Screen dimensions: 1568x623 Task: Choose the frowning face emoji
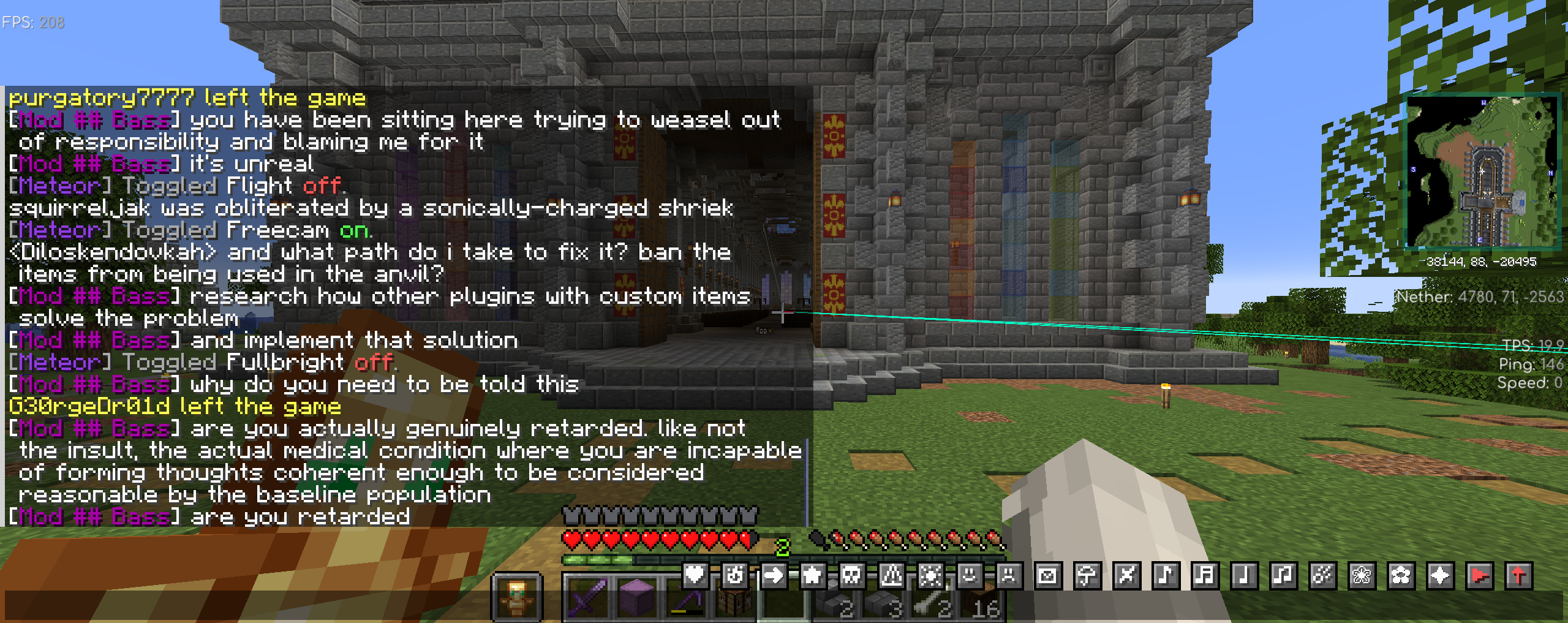(1009, 575)
